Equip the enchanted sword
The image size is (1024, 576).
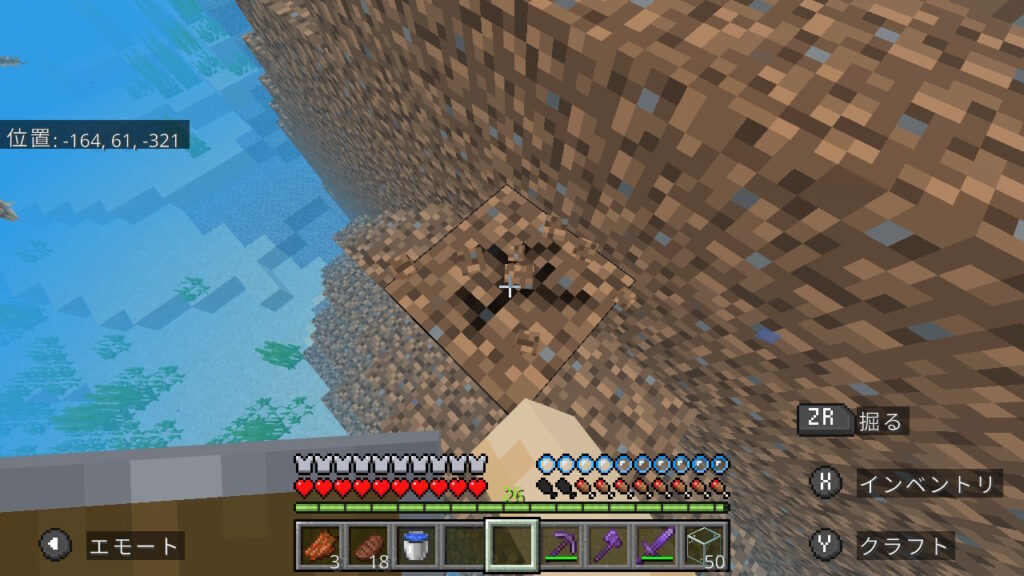pyautogui.click(x=657, y=546)
